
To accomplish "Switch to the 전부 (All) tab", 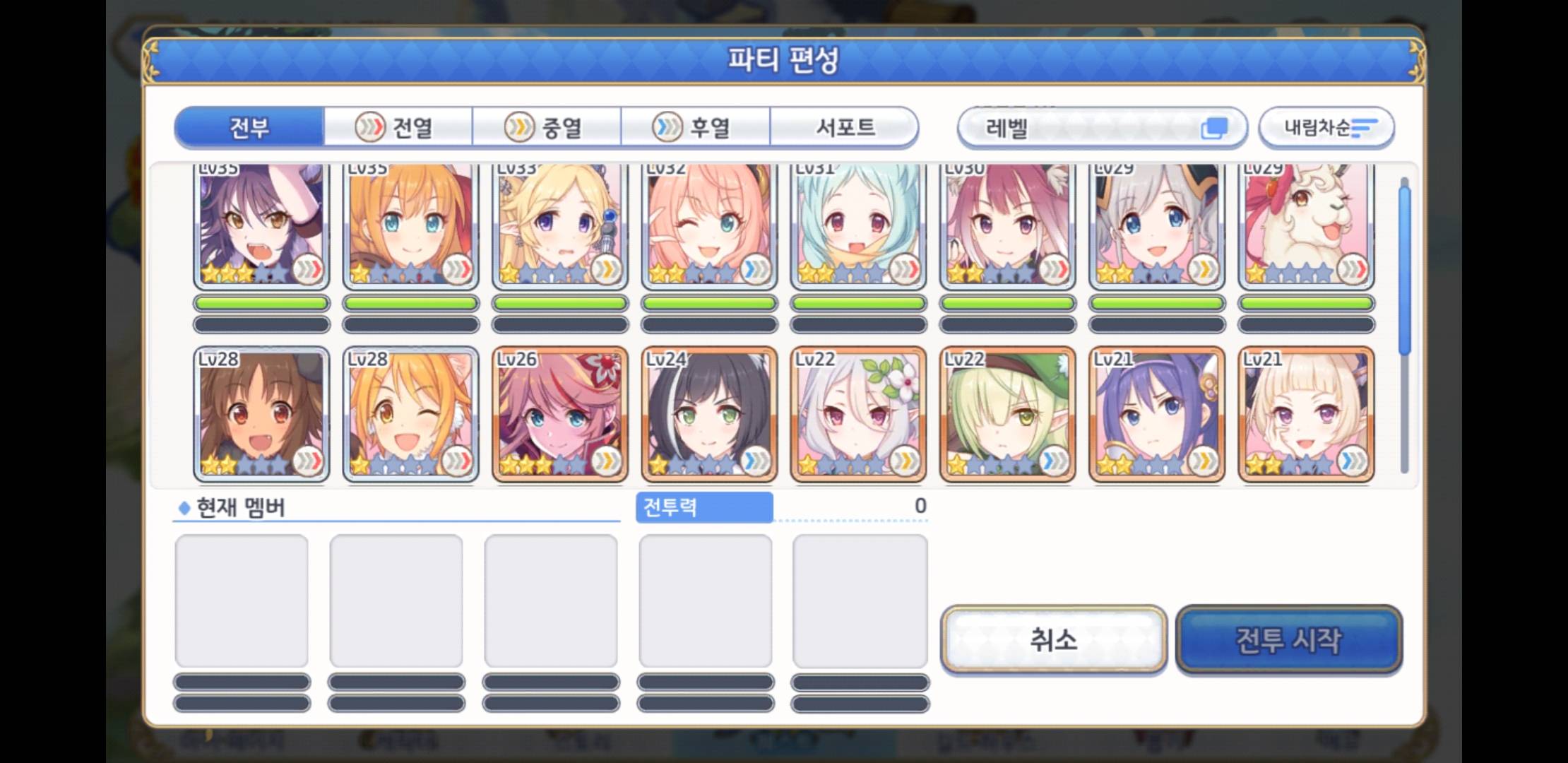I will pyautogui.click(x=249, y=128).
